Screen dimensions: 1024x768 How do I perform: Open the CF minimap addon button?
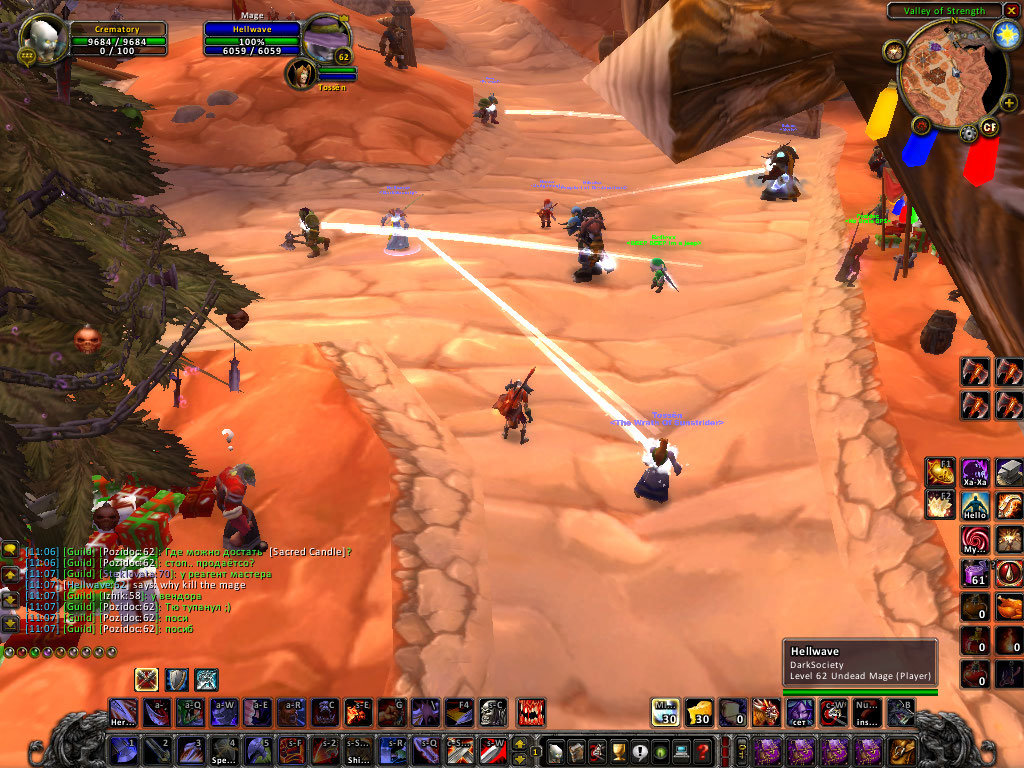click(x=989, y=127)
